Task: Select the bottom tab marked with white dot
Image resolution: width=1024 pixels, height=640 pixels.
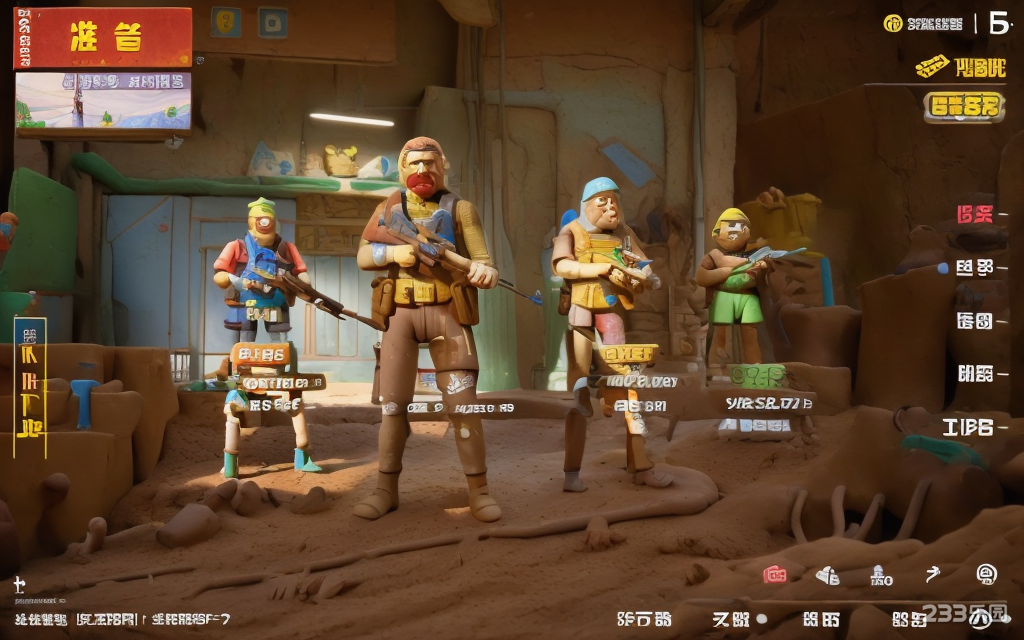Action: point(737,619)
